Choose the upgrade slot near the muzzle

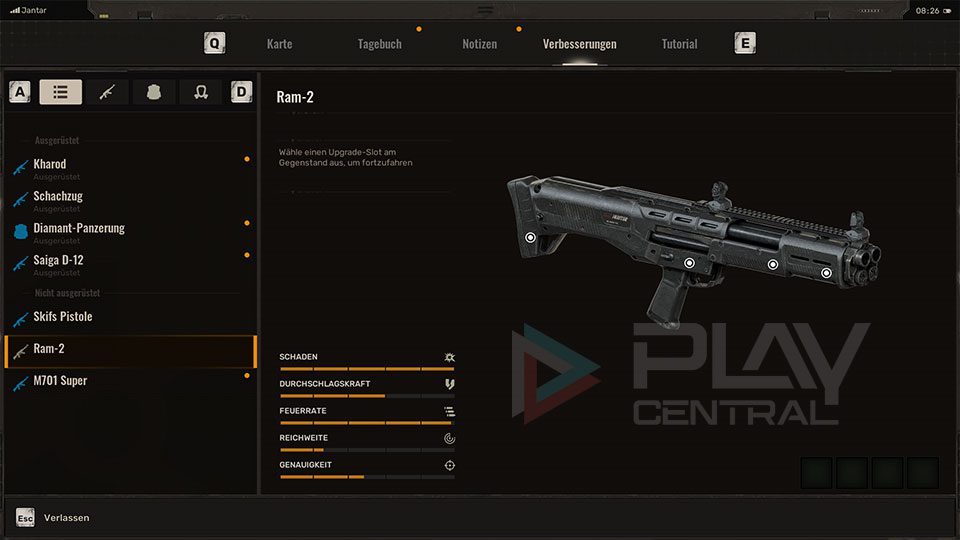tap(826, 272)
